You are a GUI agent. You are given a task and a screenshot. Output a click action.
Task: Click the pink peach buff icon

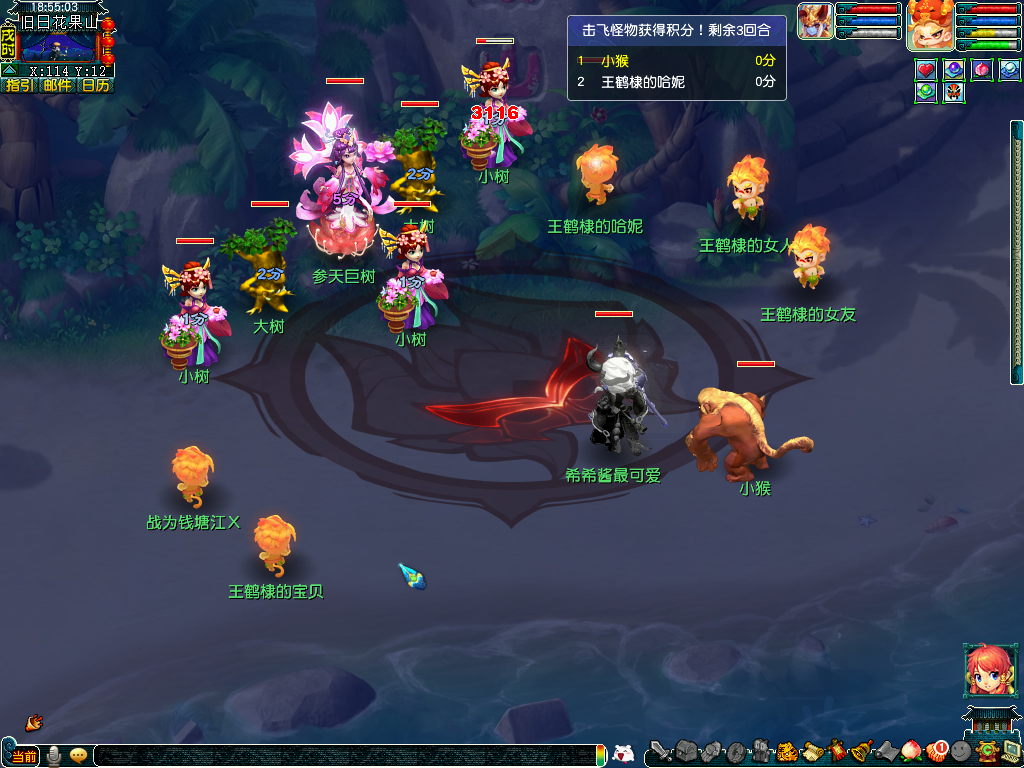pyautogui.click(x=982, y=70)
